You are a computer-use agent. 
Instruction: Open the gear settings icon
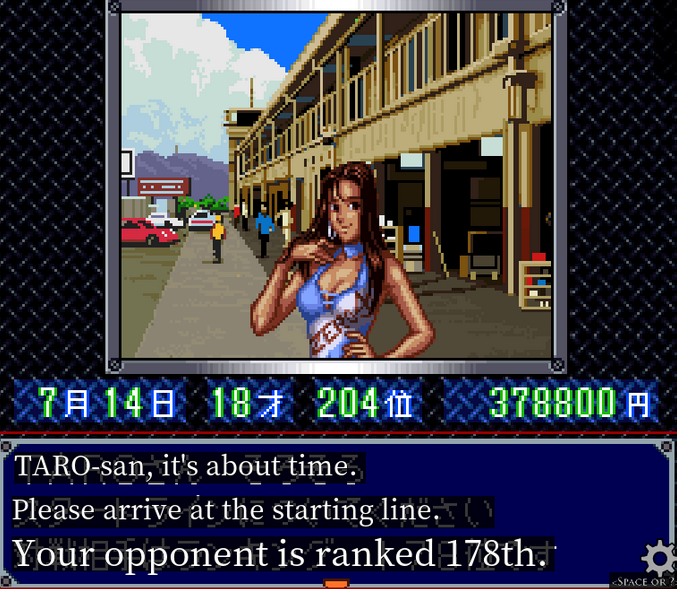coord(658,557)
